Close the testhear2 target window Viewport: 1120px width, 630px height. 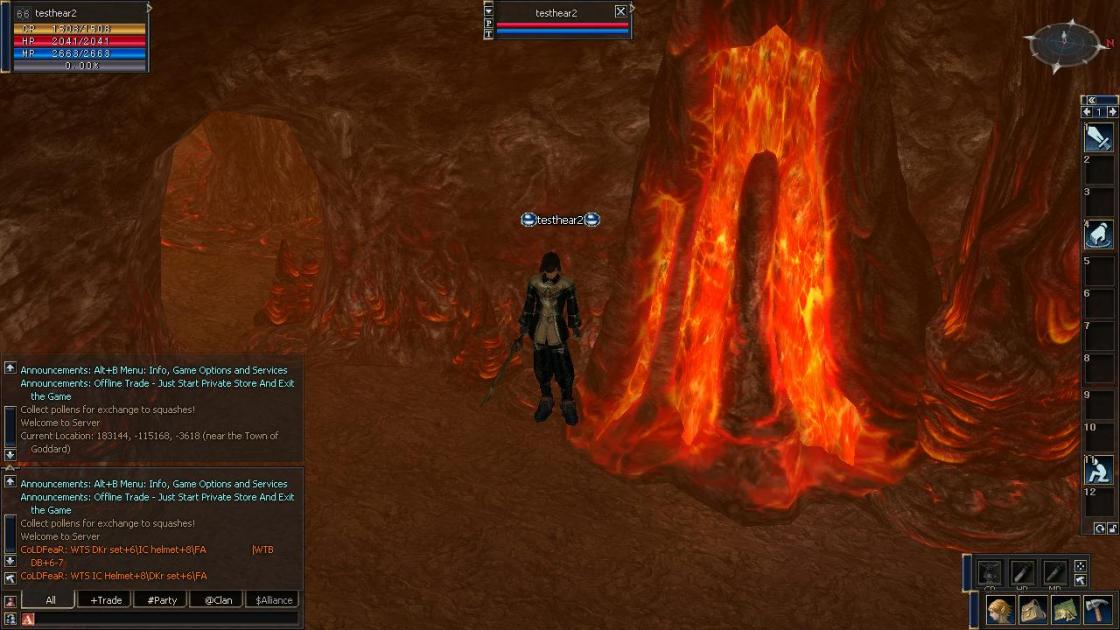(x=621, y=12)
